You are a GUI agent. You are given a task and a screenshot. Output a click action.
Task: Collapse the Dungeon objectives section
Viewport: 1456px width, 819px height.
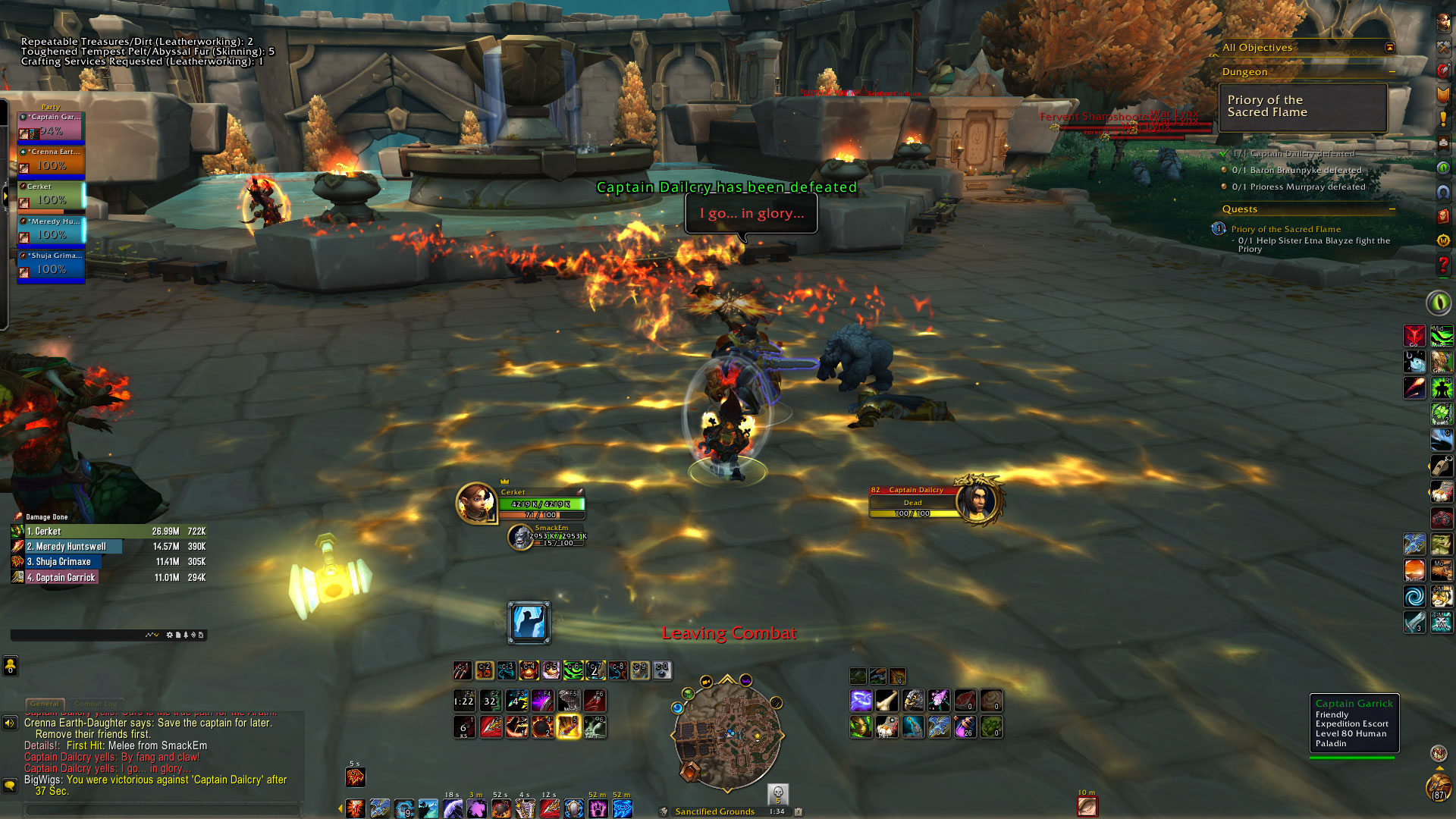1392,72
